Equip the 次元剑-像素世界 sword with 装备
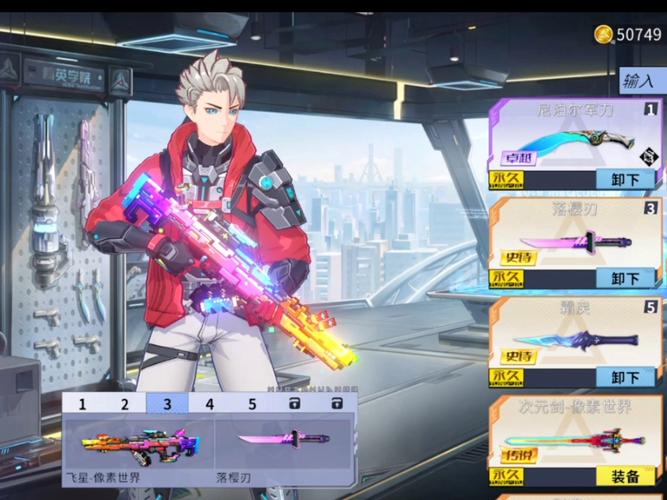 (x=626, y=476)
